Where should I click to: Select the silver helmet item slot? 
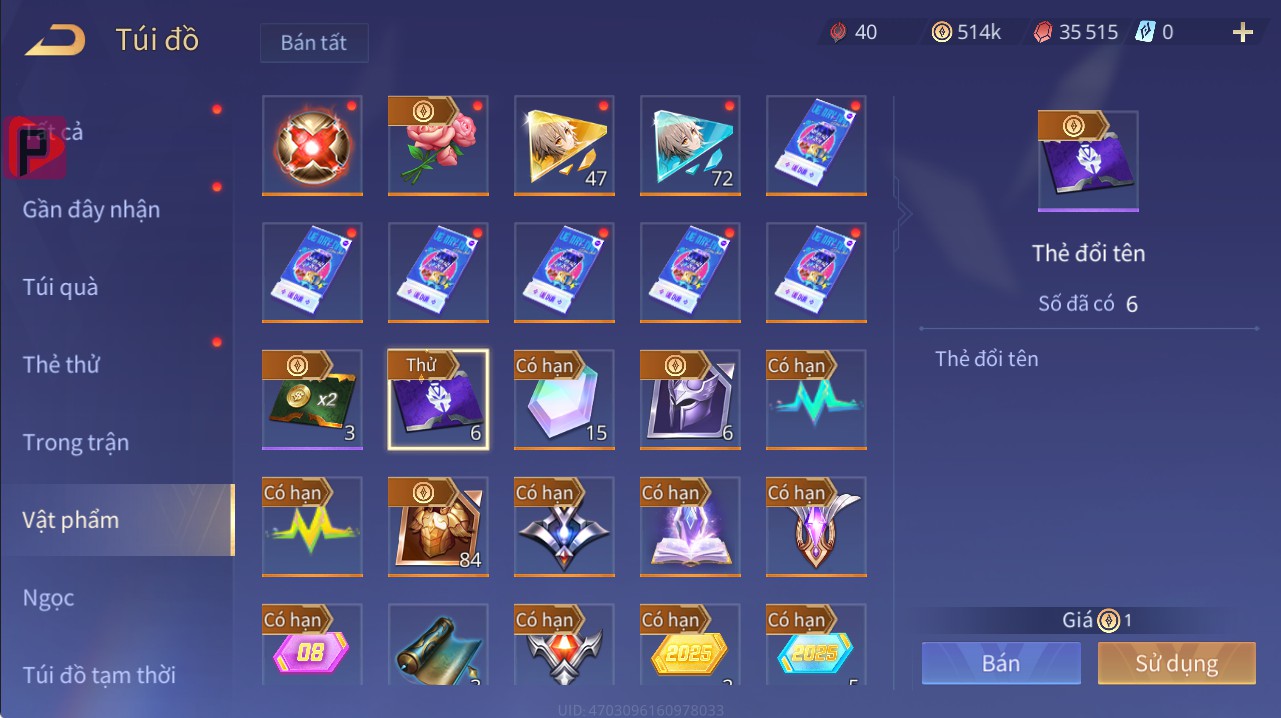[x=690, y=400]
